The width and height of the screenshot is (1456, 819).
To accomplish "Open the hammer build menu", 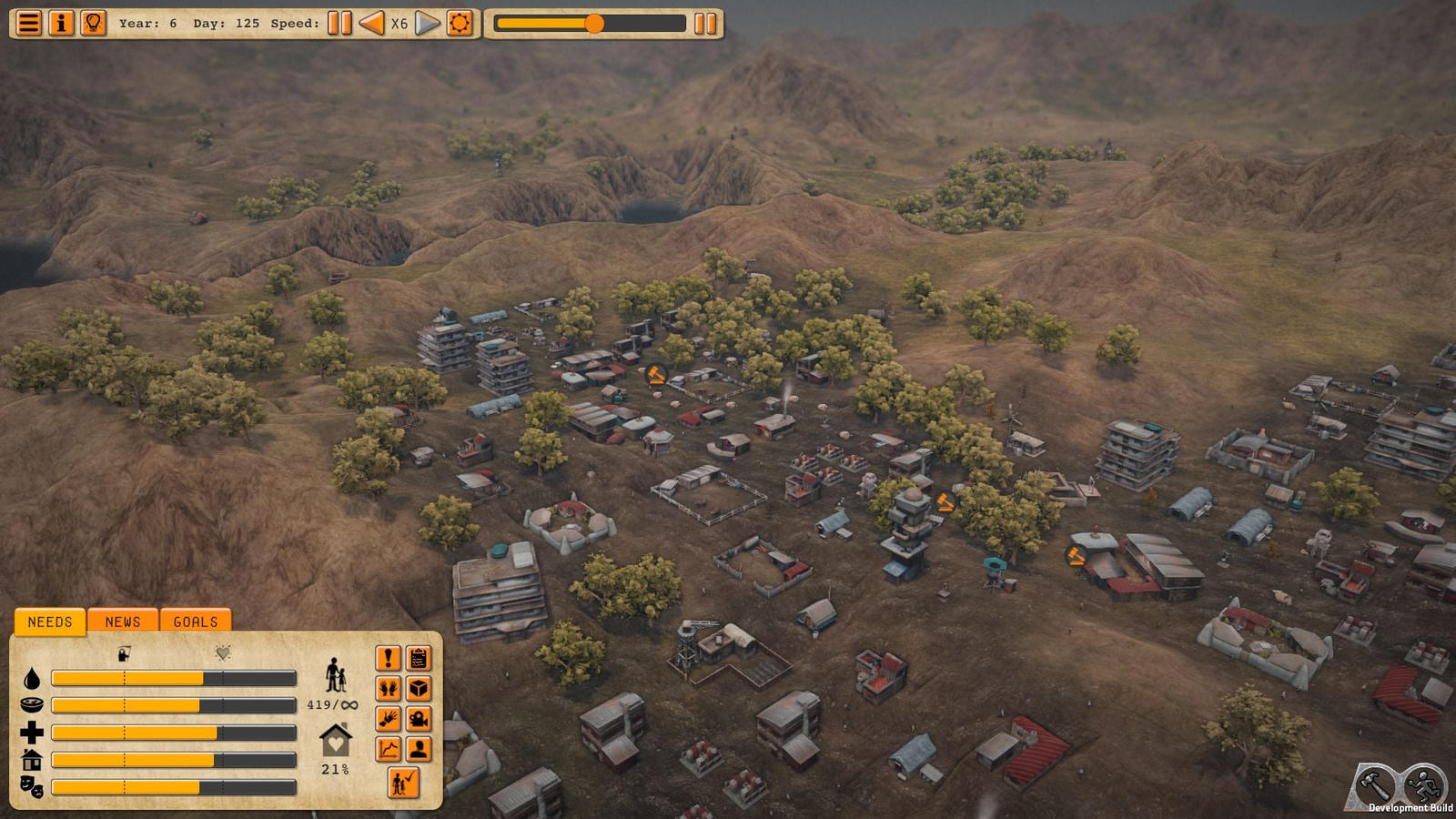I will coord(1375,784).
